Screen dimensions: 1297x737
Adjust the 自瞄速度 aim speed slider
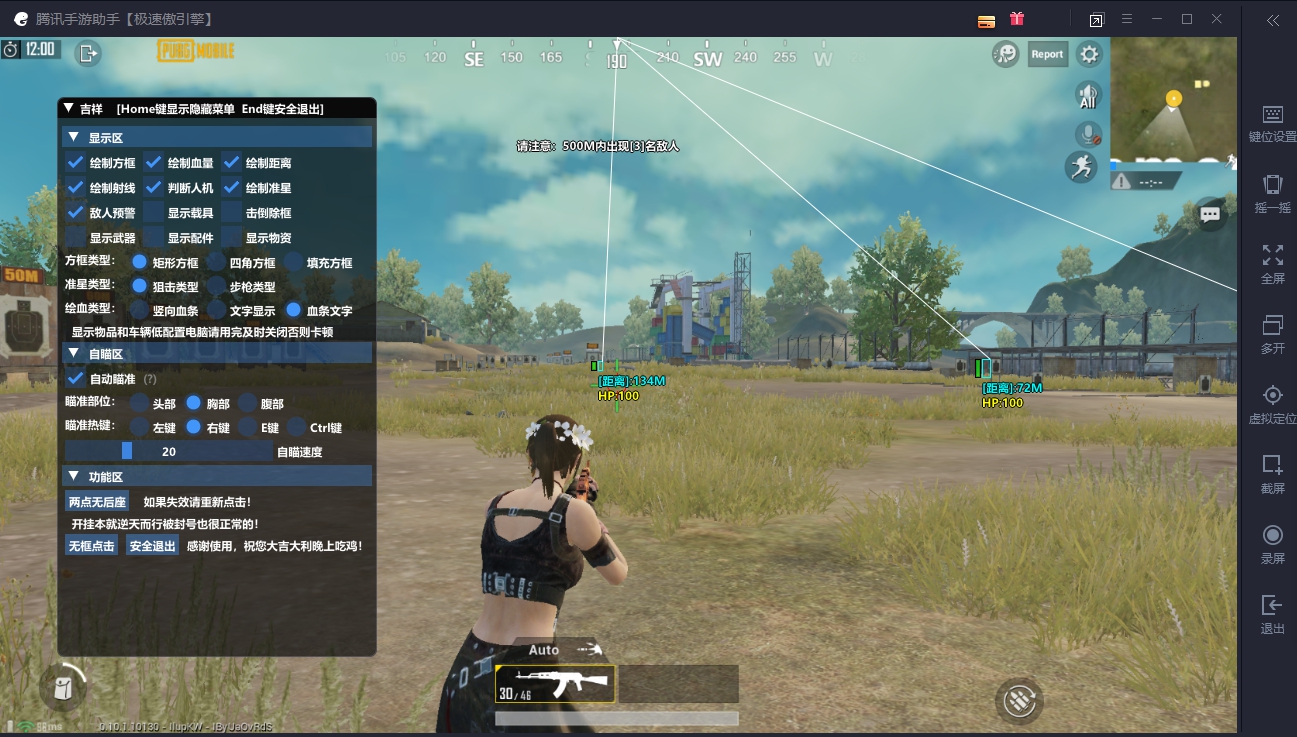130,451
